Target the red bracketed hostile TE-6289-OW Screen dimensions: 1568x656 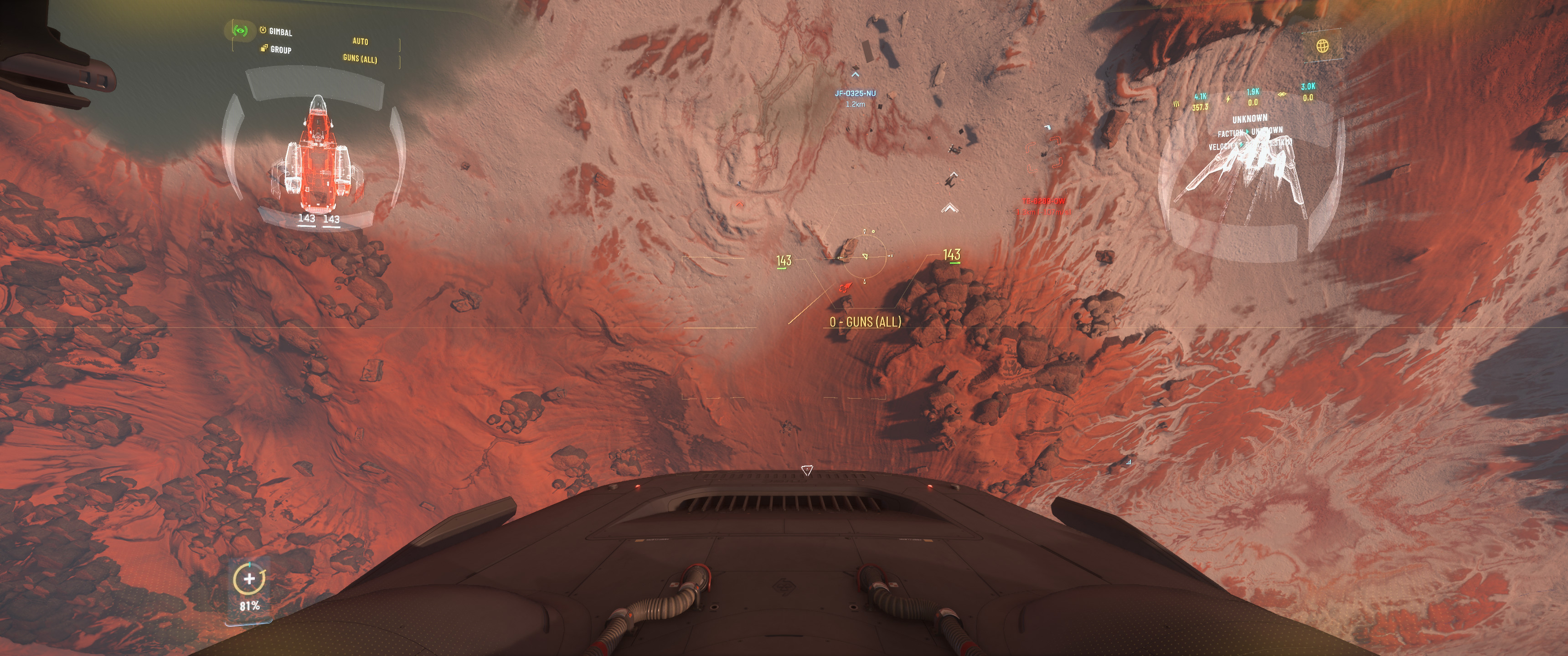coord(1045,154)
